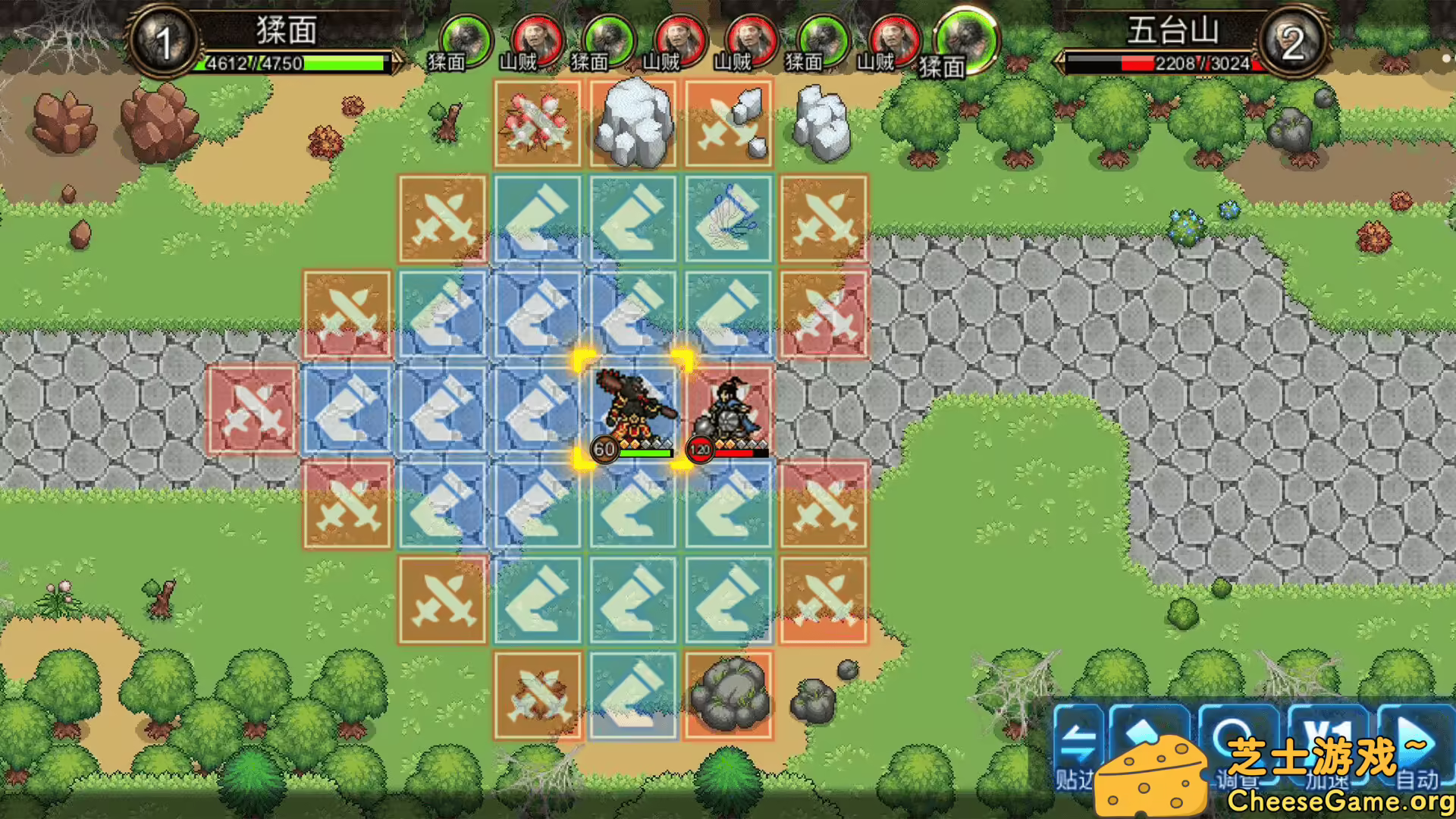The height and width of the screenshot is (819, 1456).
Task: Click the green health bar under 猱面
Action: (296, 64)
